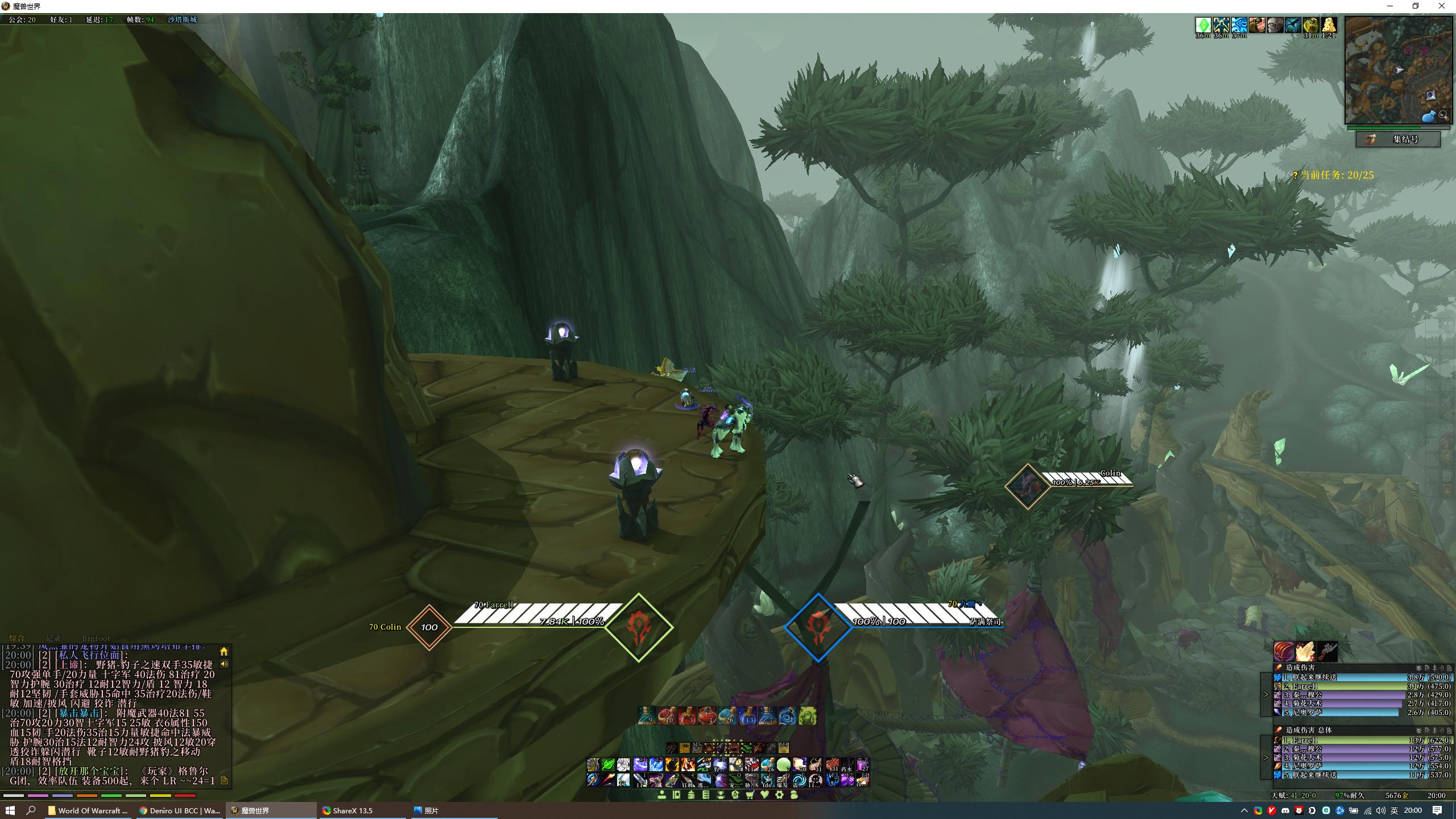Screen dimensions: 1456x819
Task: Select the heart-shaped red potion slot
Action: tap(706, 715)
